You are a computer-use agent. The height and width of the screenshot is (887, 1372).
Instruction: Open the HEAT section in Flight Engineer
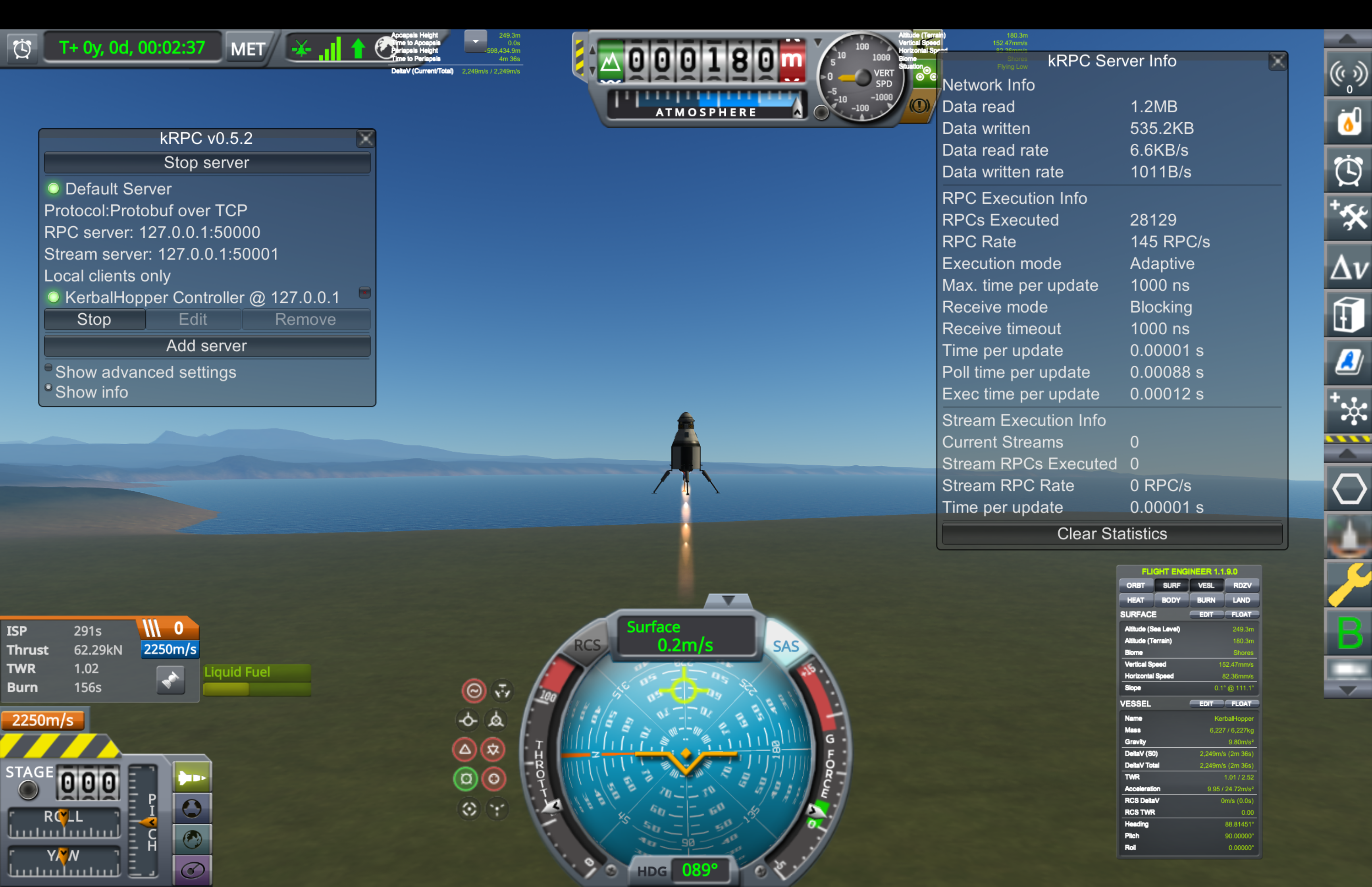click(x=1135, y=600)
